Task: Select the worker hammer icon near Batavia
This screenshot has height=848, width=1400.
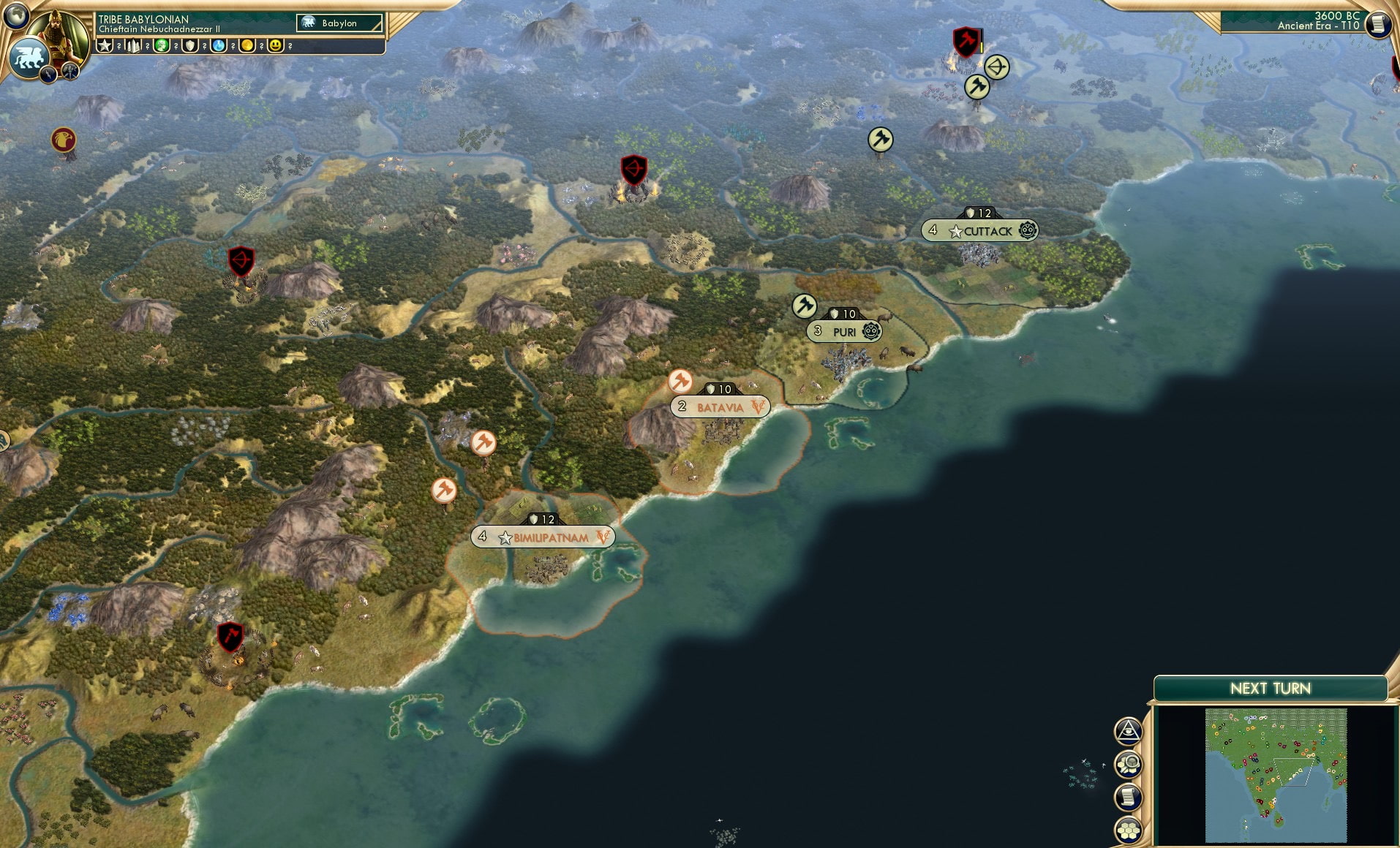Action: pos(681,379)
